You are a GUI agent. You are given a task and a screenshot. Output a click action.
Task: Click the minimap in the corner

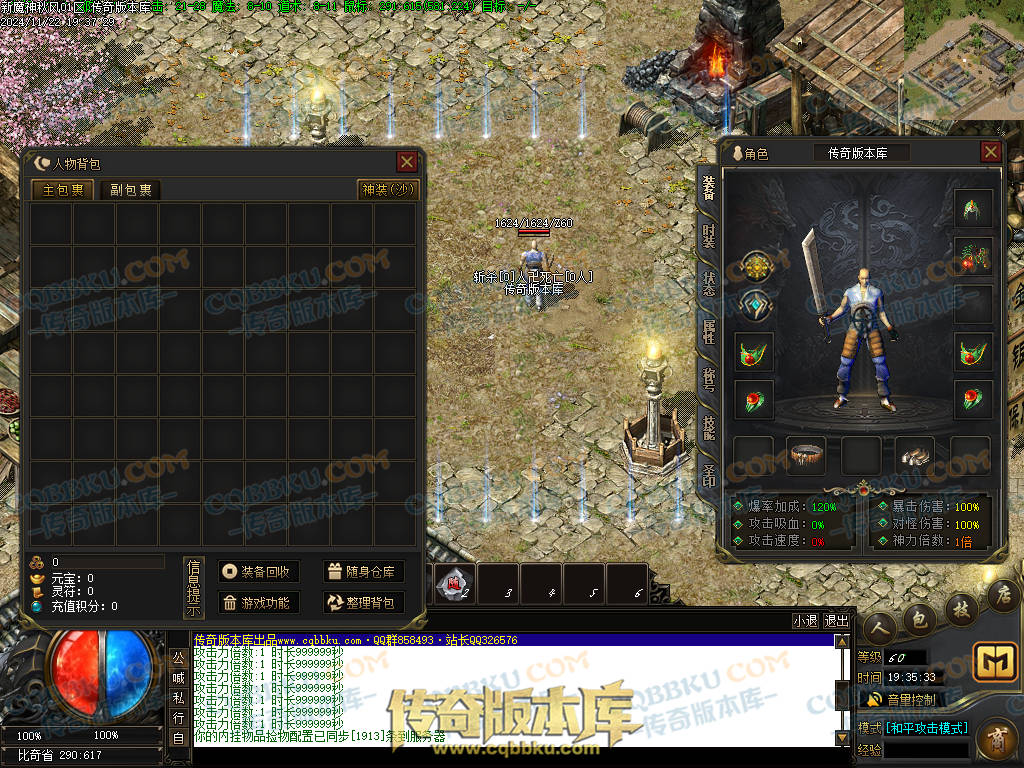[x=963, y=59]
